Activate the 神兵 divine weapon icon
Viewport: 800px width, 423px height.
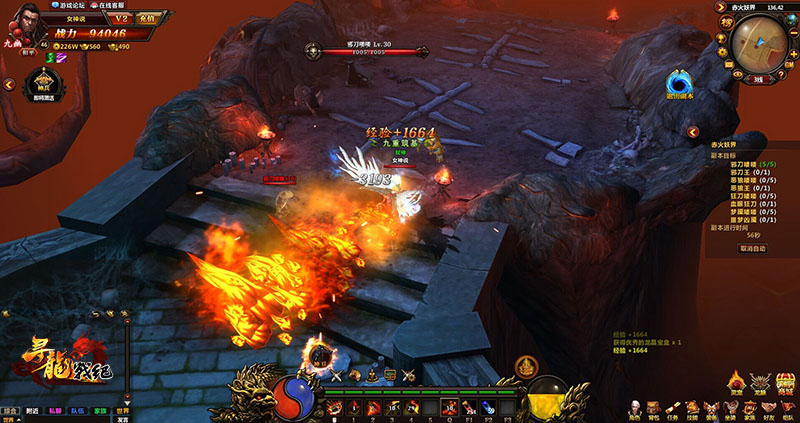[x=42, y=82]
